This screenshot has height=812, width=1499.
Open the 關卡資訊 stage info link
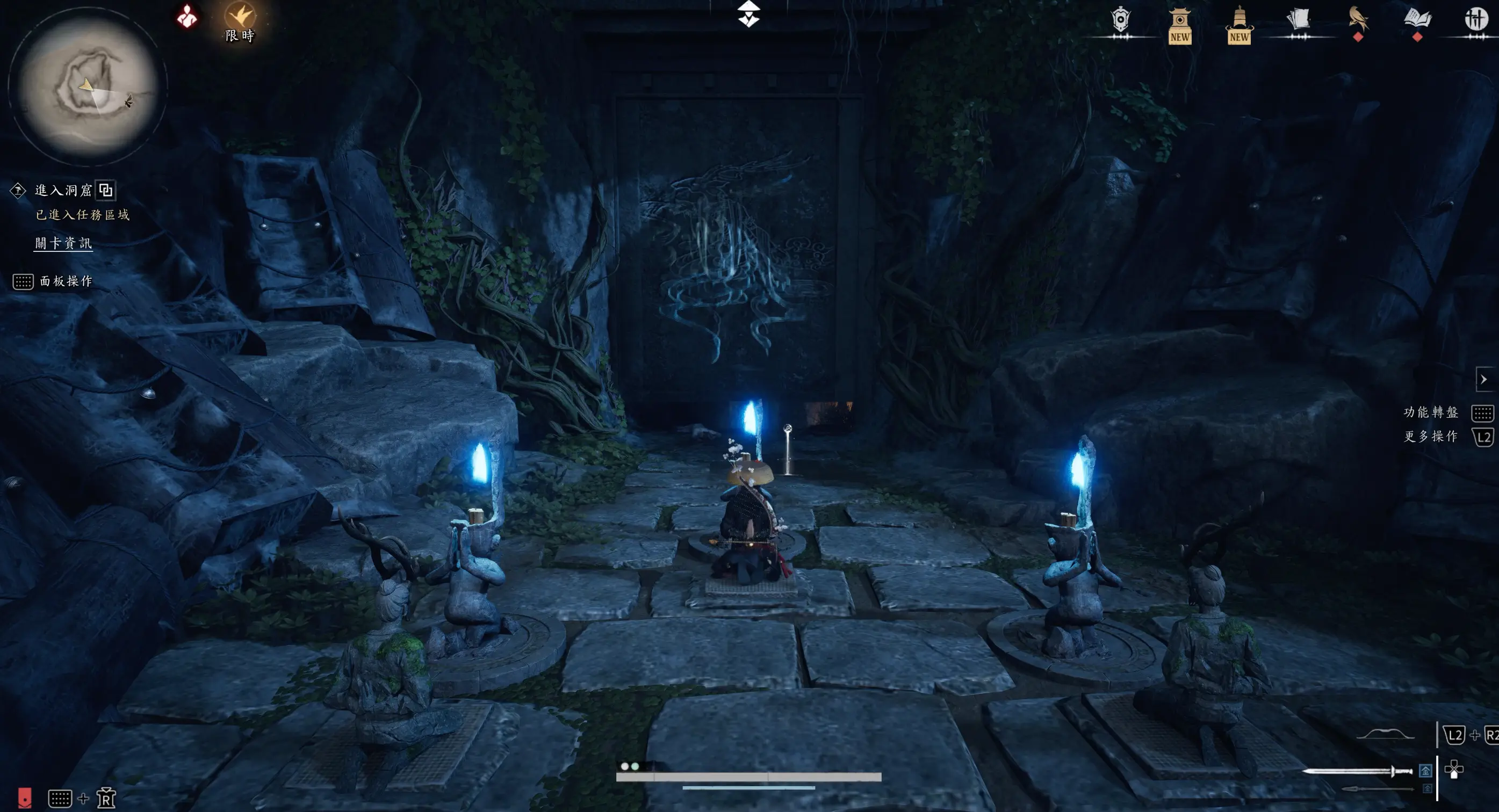63,243
